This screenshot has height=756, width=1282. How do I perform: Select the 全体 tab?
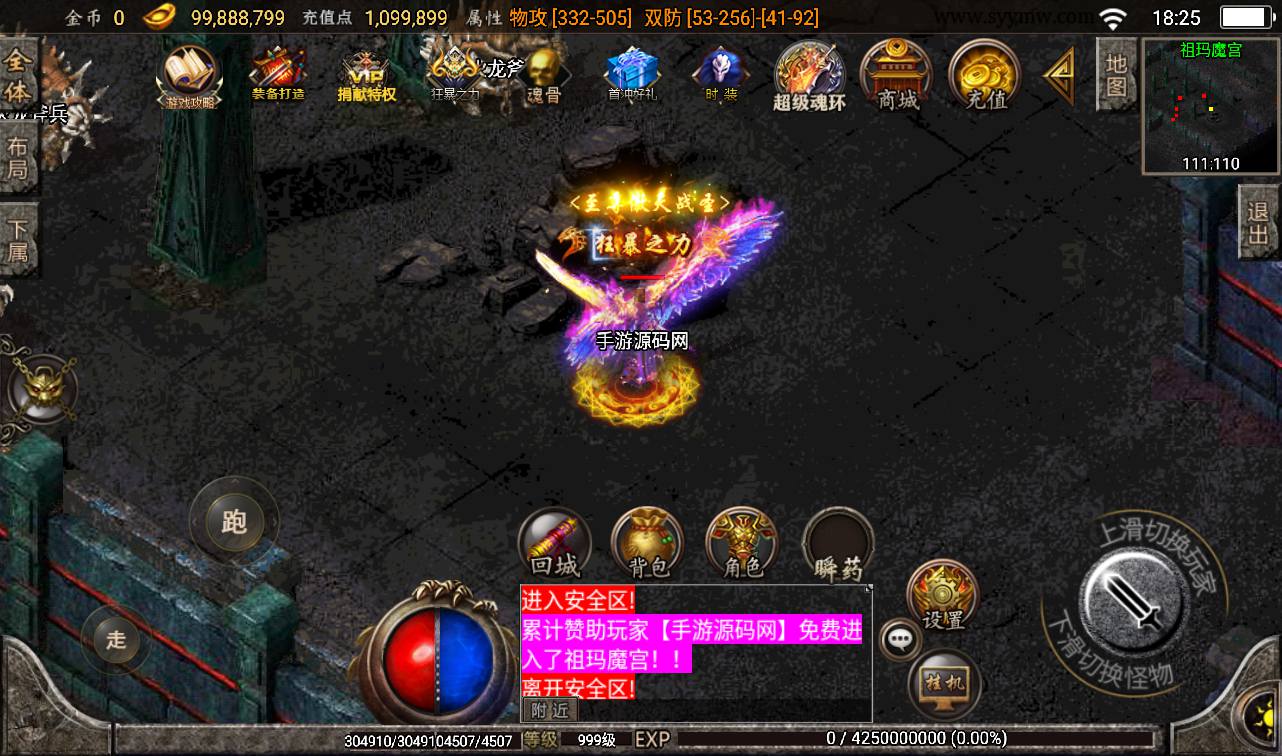click(x=17, y=76)
